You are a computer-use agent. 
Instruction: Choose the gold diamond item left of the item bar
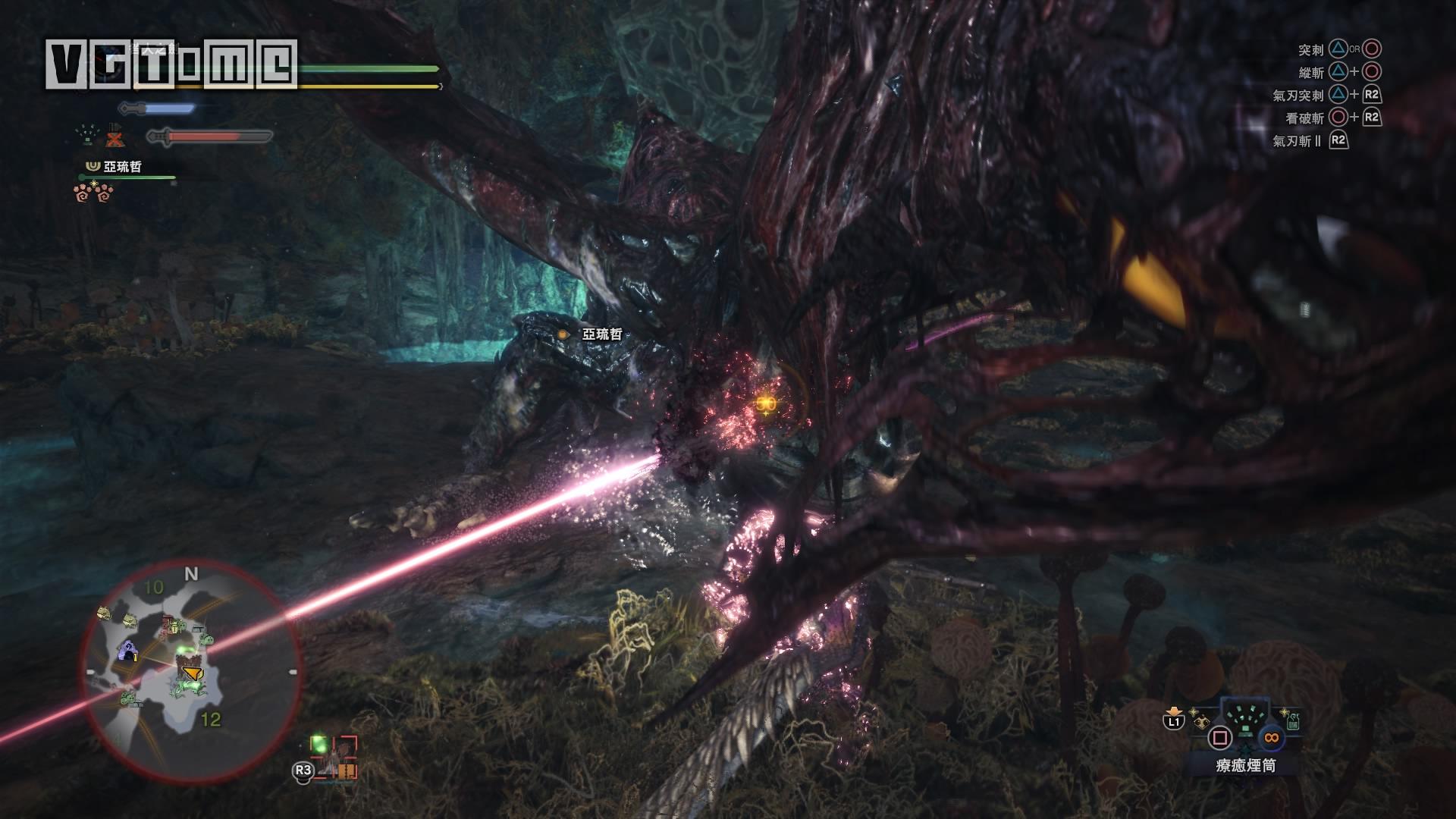tap(1200, 721)
